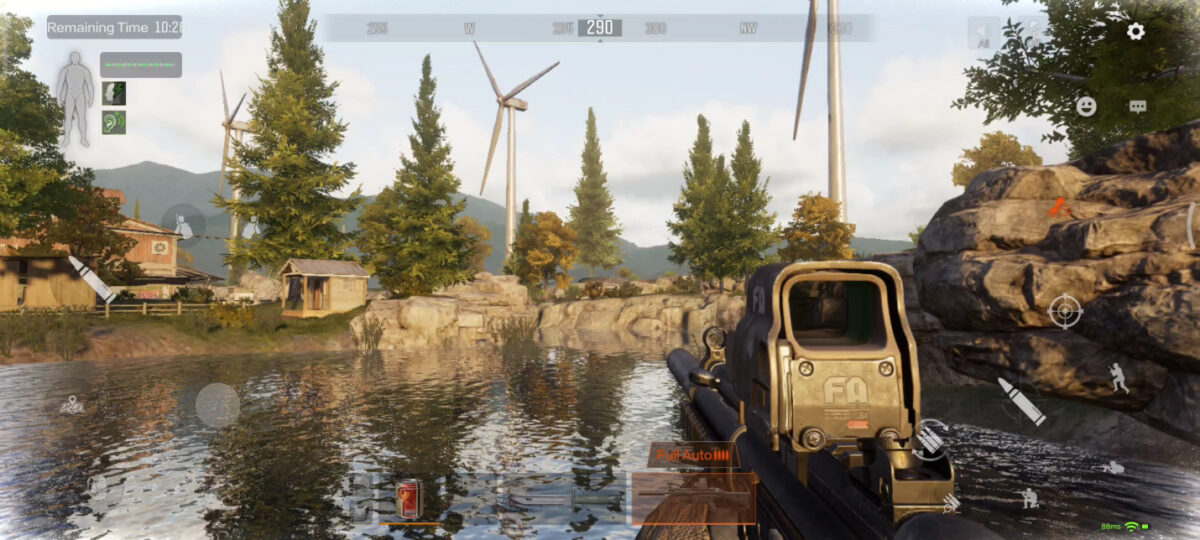
Task: Reload using the magazine button
Action: [930, 440]
